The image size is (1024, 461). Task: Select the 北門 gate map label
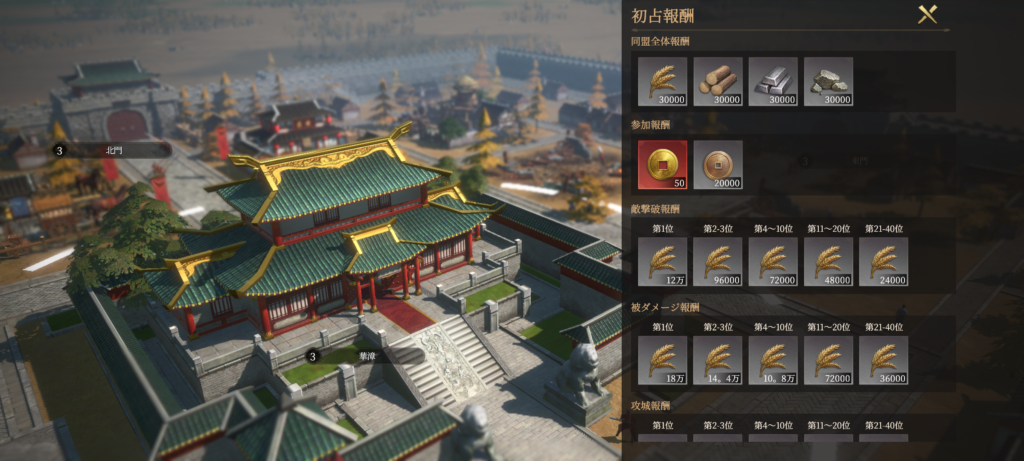pyautogui.click(x=112, y=150)
